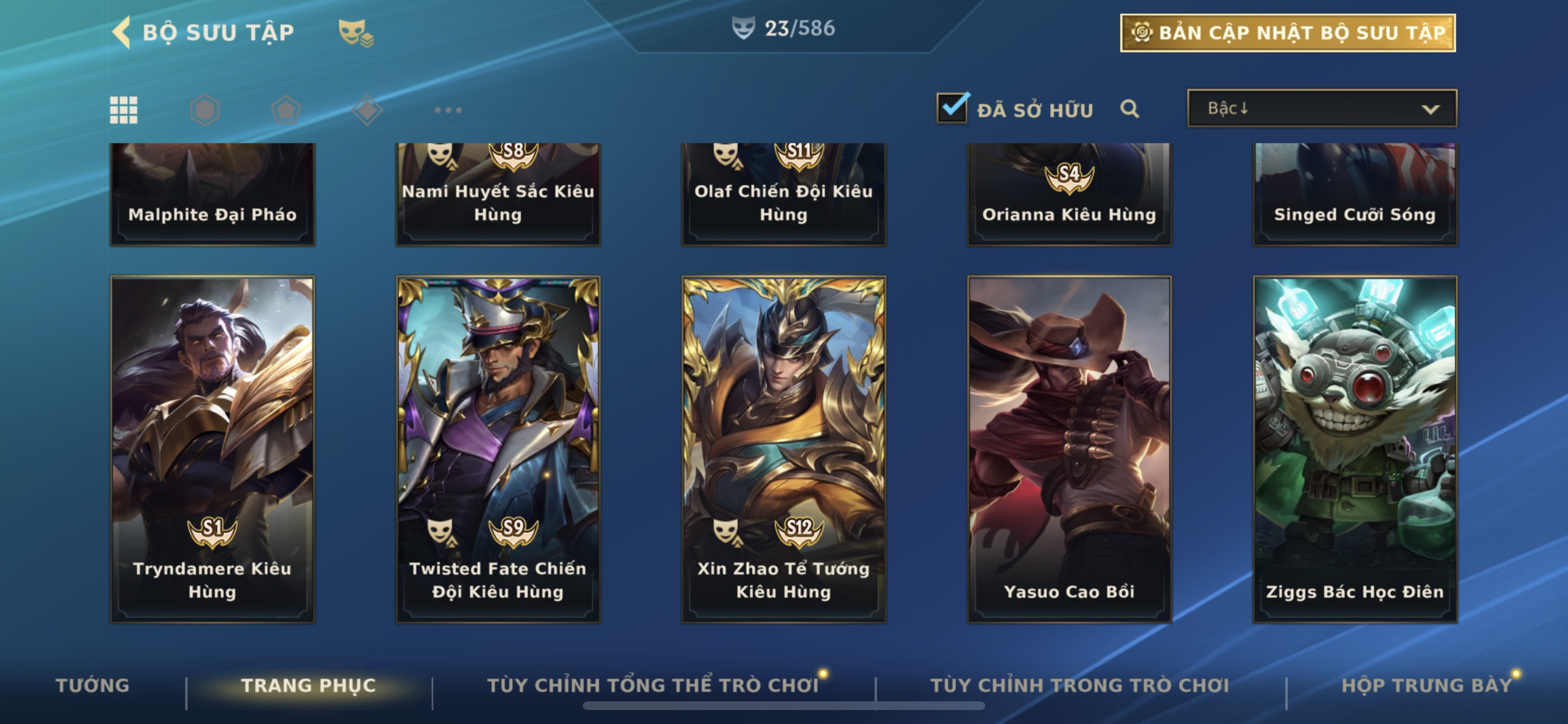Viewport: 1568px width, 724px height.
Task: Select the grid view filter icon
Action: coord(124,110)
